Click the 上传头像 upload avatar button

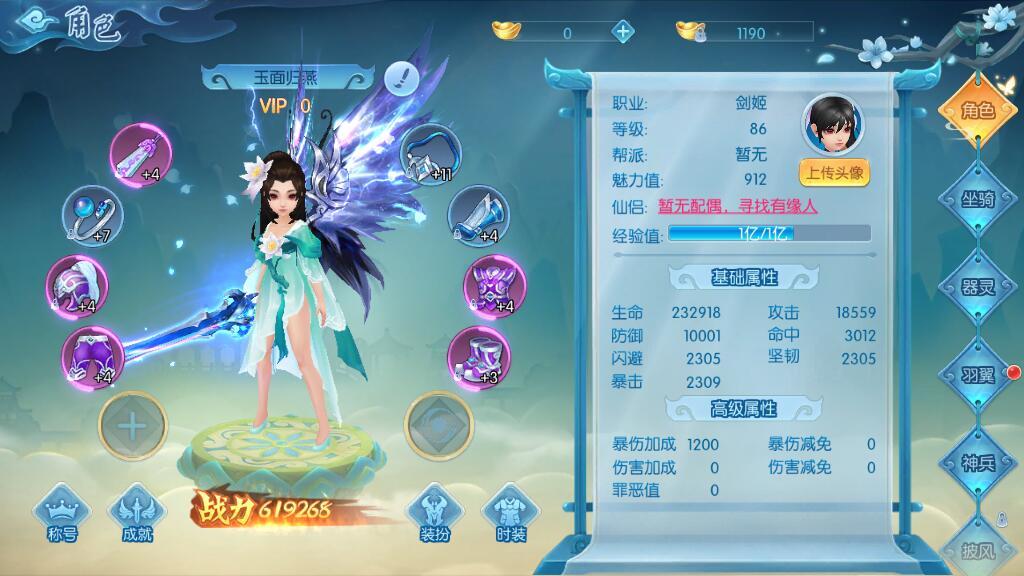(x=833, y=172)
